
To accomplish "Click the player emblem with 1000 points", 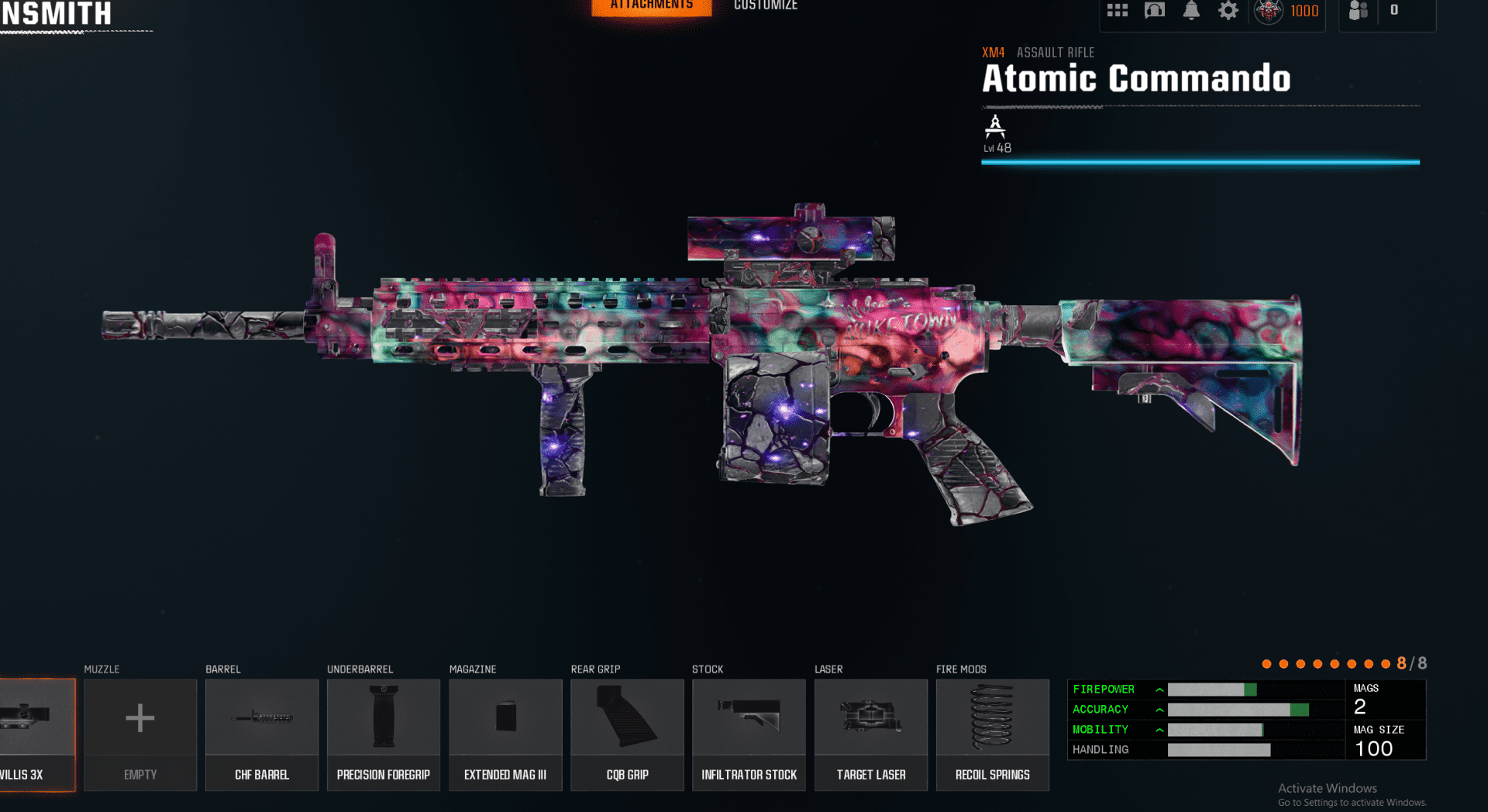I will [x=1269, y=11].
